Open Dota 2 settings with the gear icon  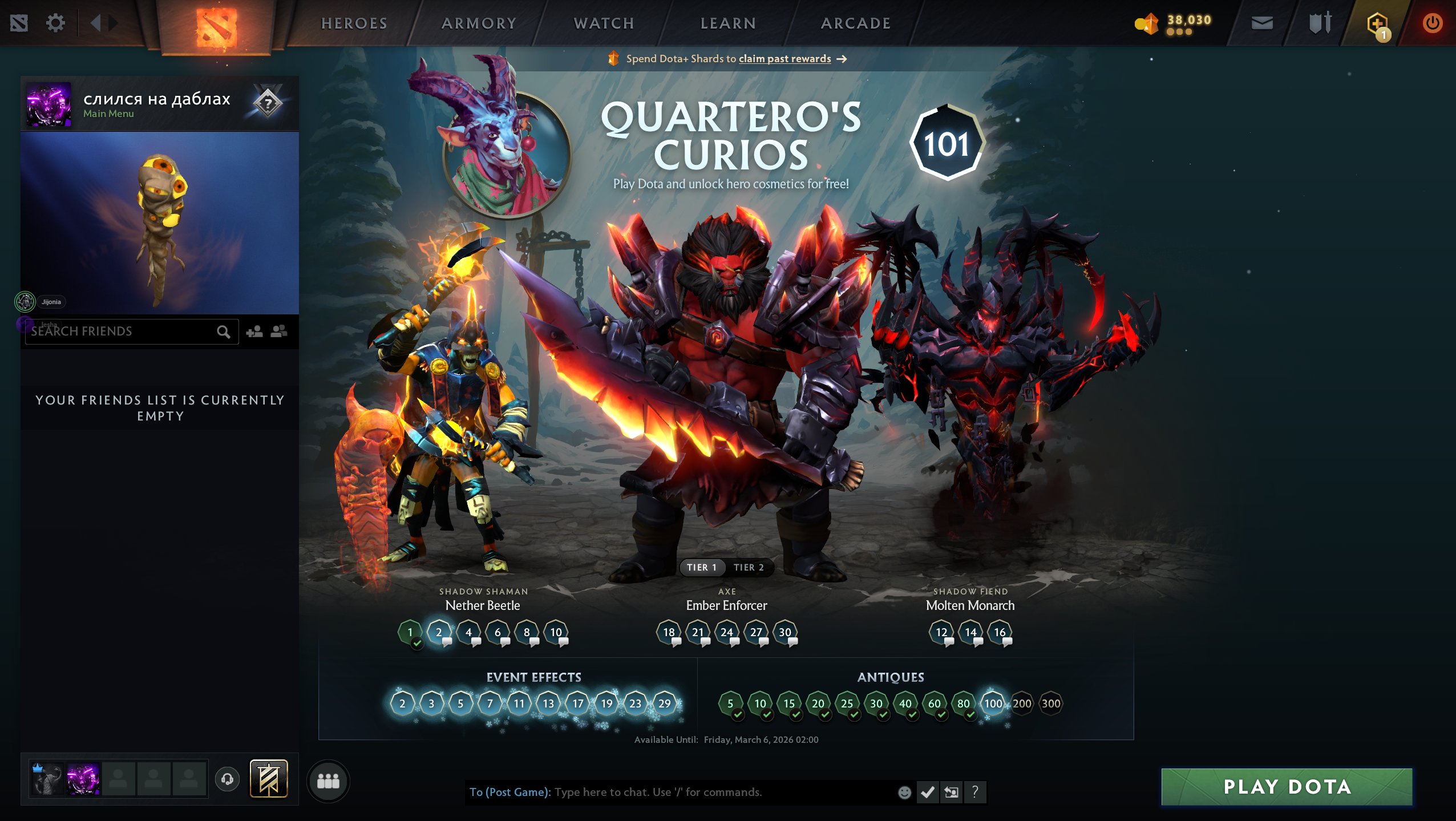(x=55, y=23)
